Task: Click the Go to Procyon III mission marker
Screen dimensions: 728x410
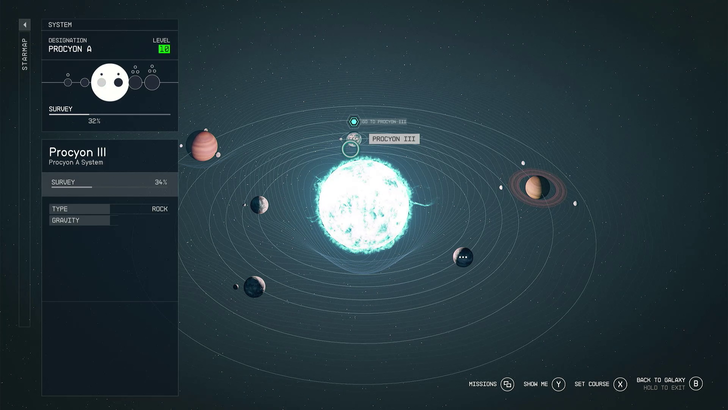Action: [354, 121]
